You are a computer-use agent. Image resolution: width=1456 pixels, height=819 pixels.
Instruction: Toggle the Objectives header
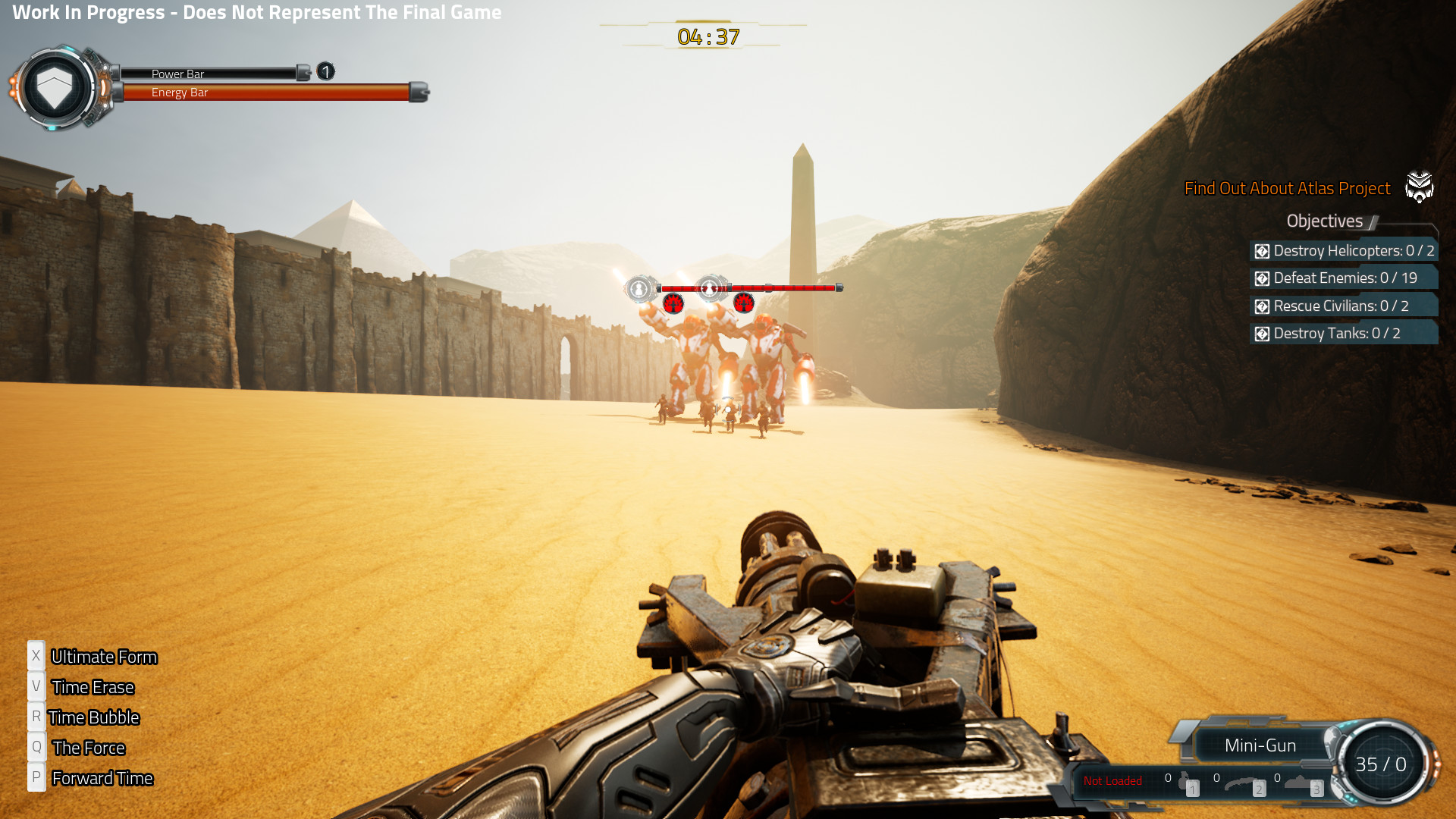1325,221
